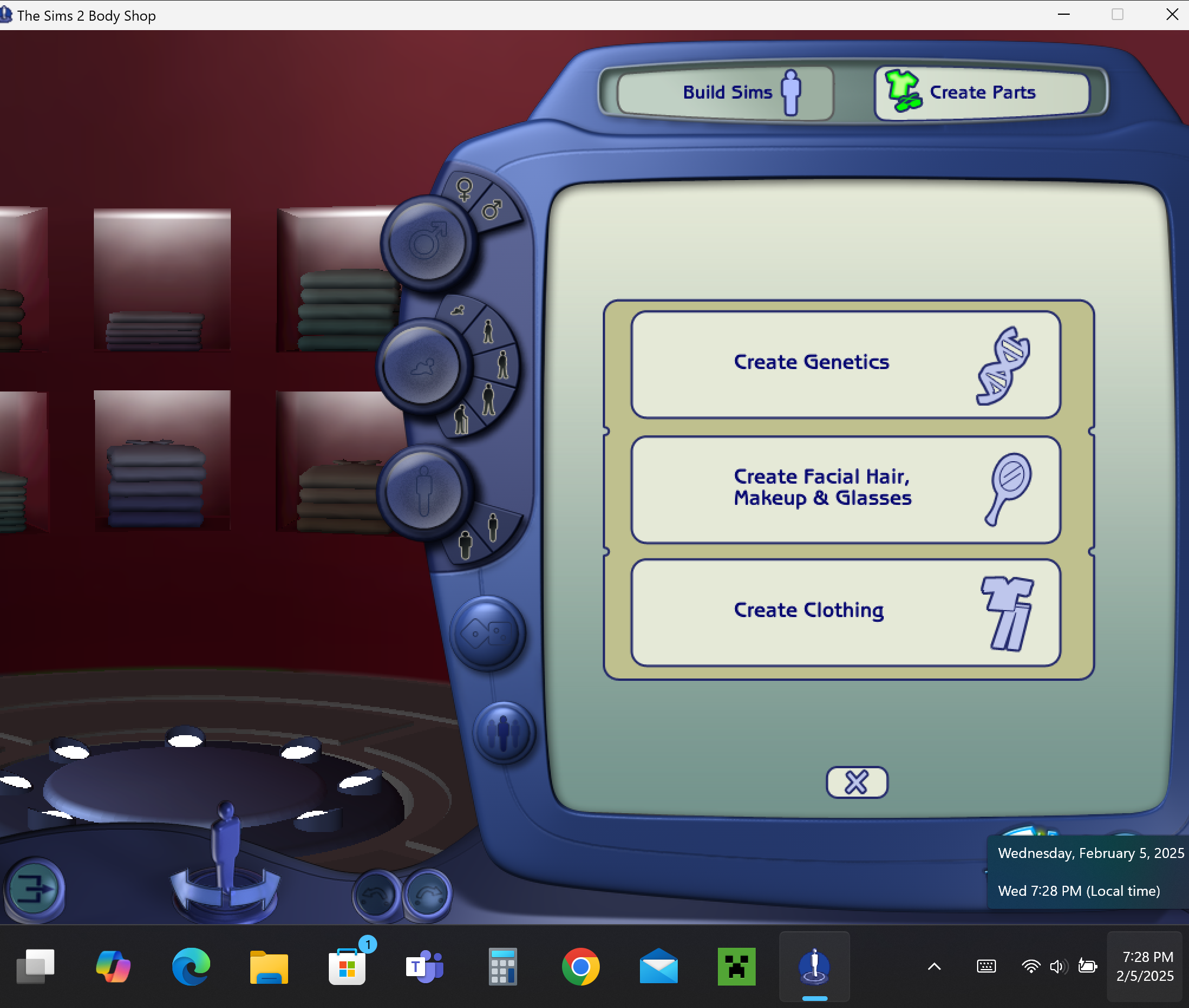This screenshot has width=1189, height=1008.
Task: Randomize the sim using the dice icon
Action: 487,635
